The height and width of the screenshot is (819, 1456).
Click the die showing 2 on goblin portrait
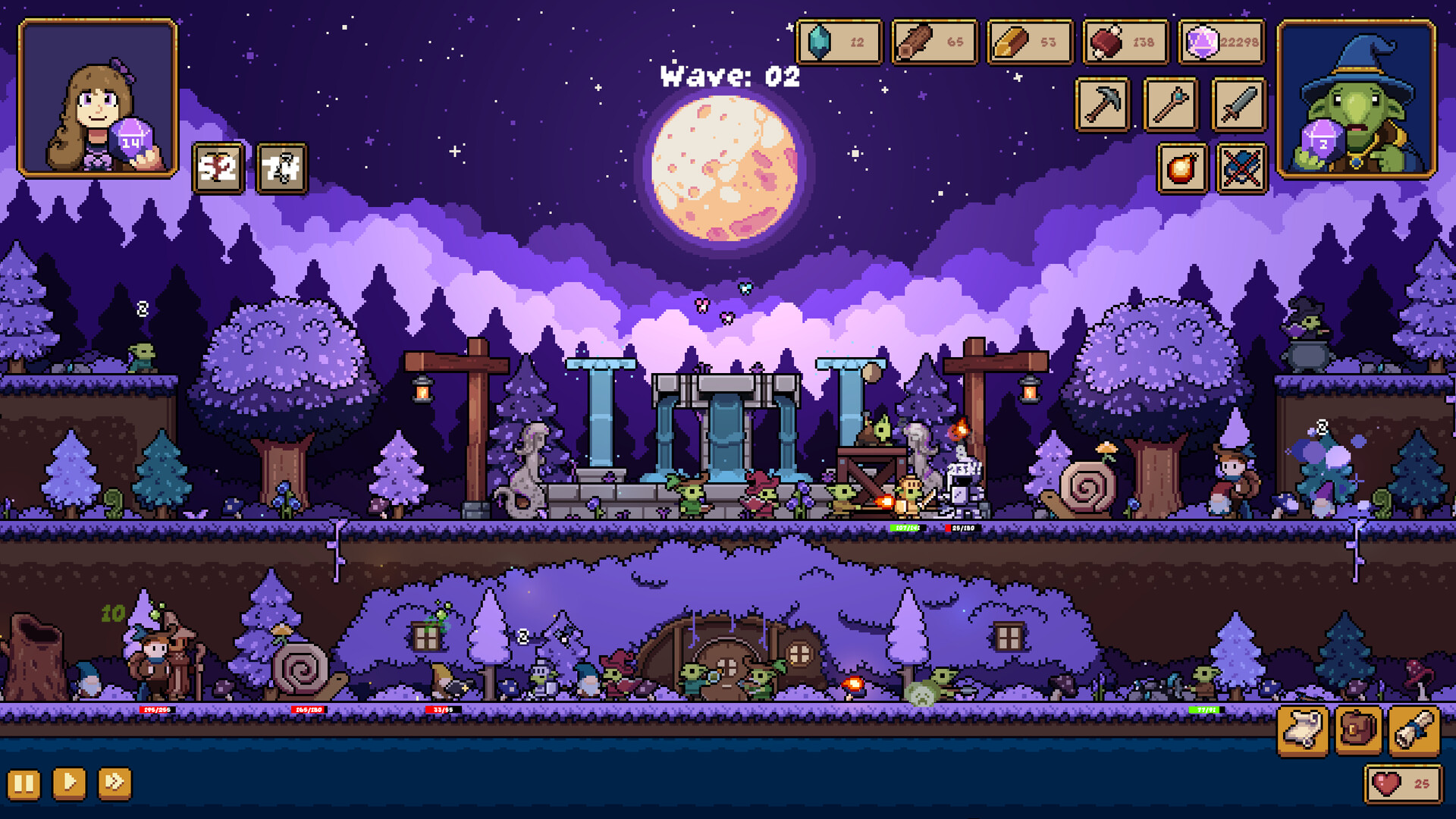1321,140
